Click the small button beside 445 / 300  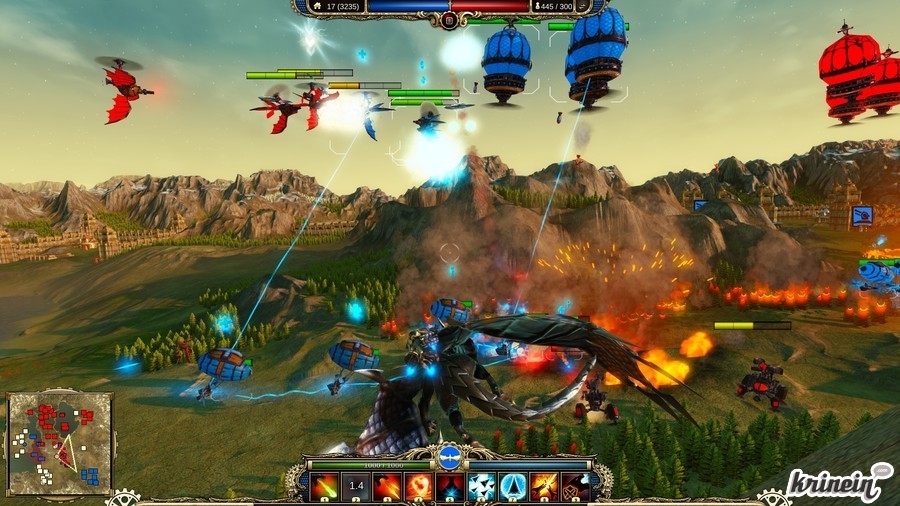(x=583, y=6)
